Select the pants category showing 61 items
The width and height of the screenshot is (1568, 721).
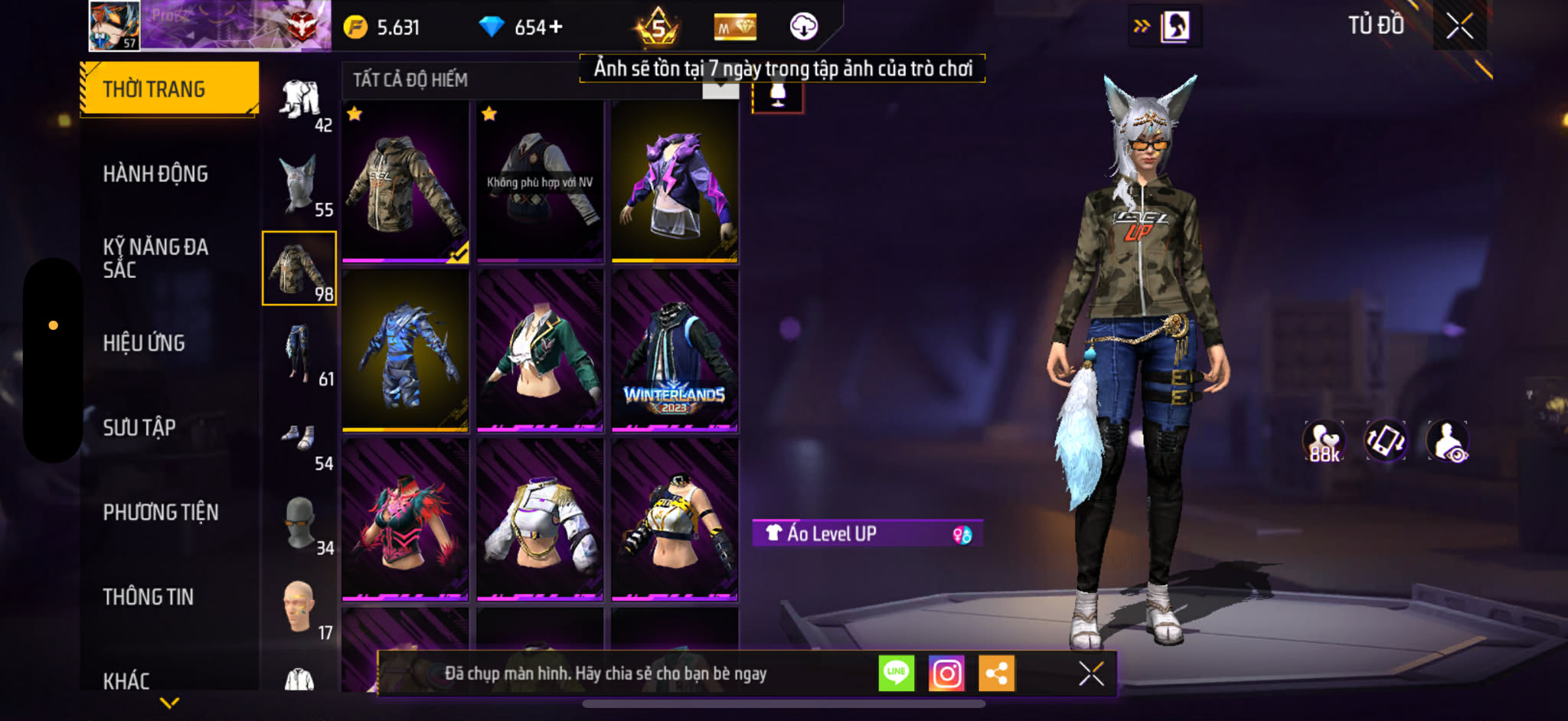coord(299,354)
